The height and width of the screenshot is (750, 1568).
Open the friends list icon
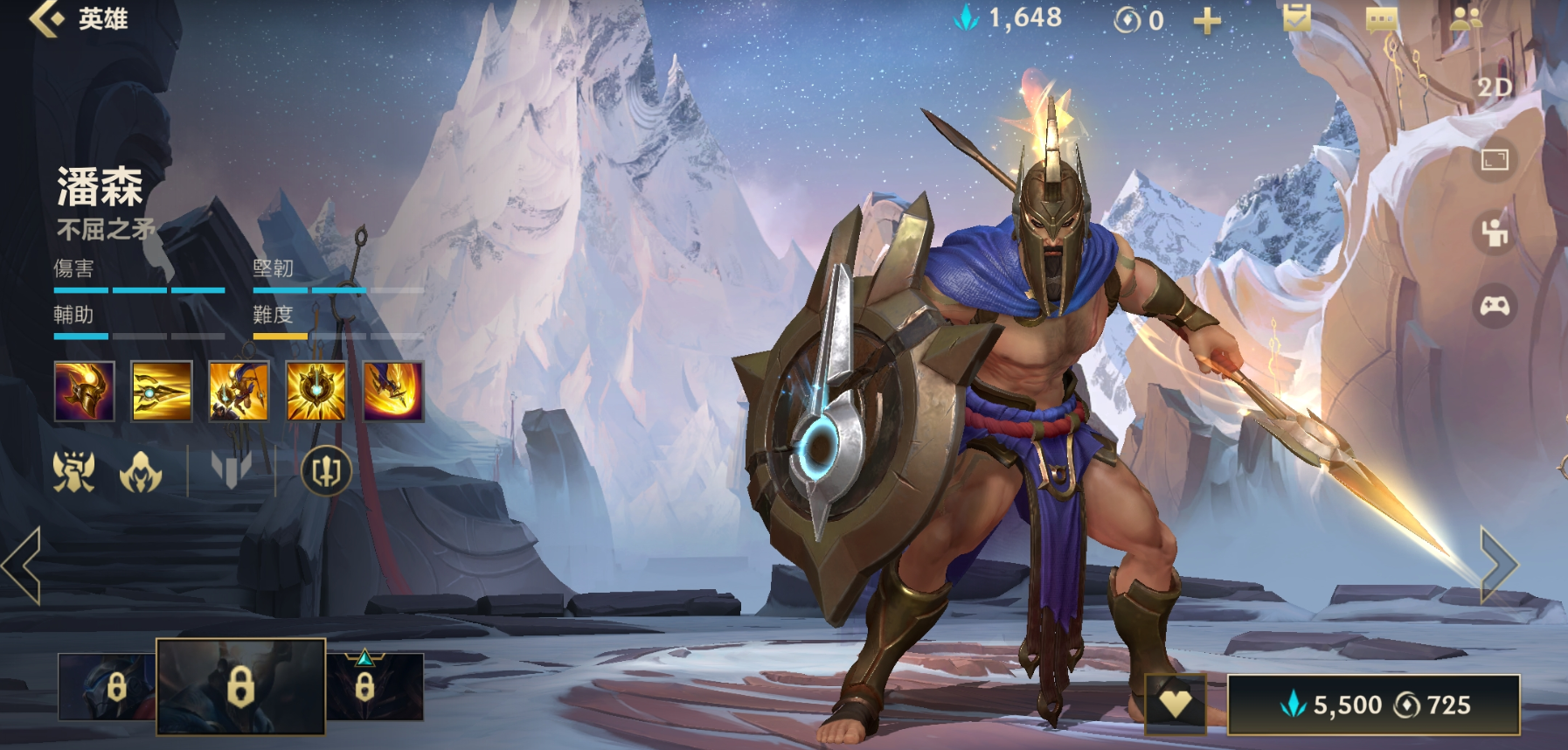click(1465, 19)
